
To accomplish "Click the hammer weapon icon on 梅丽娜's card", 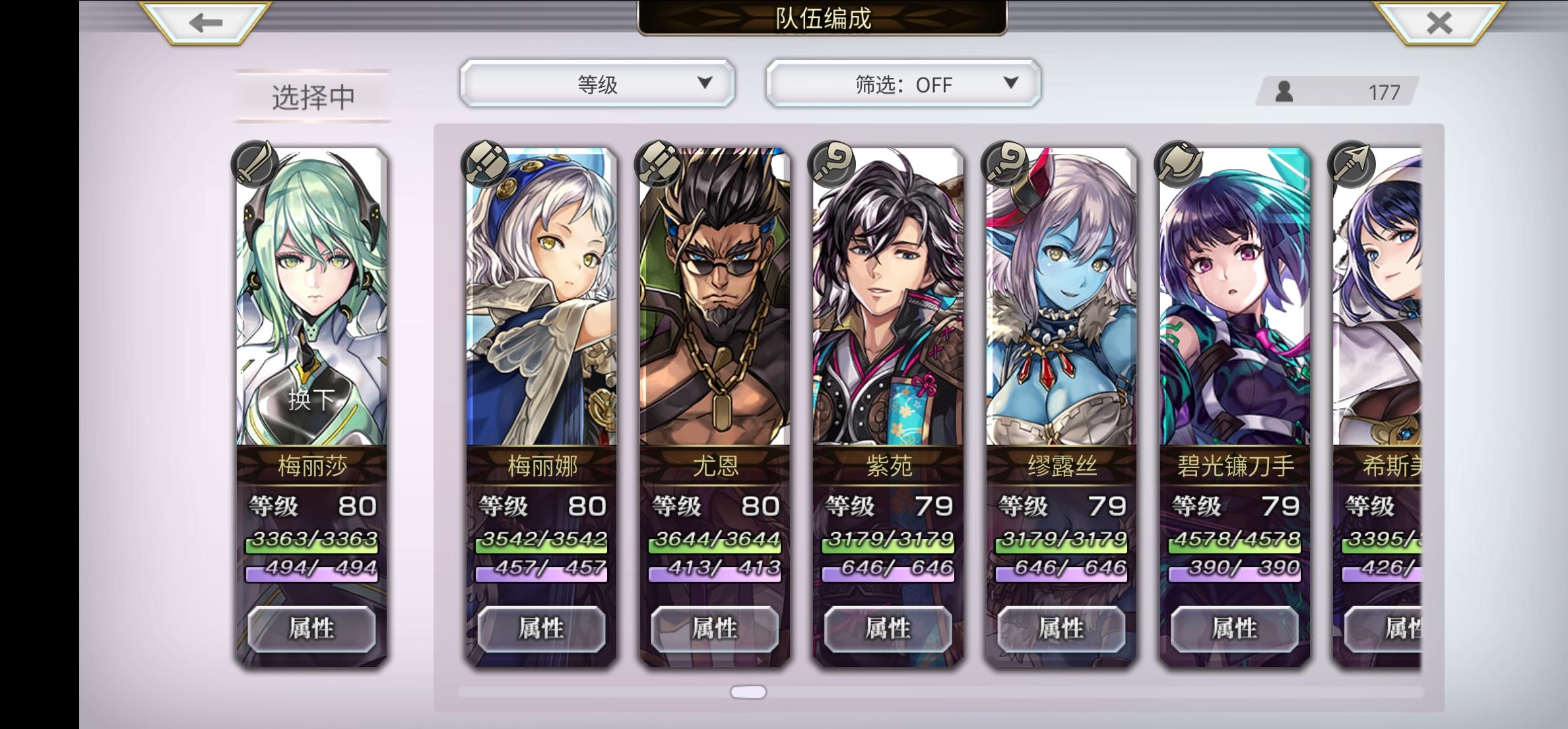I will [486, 165].
